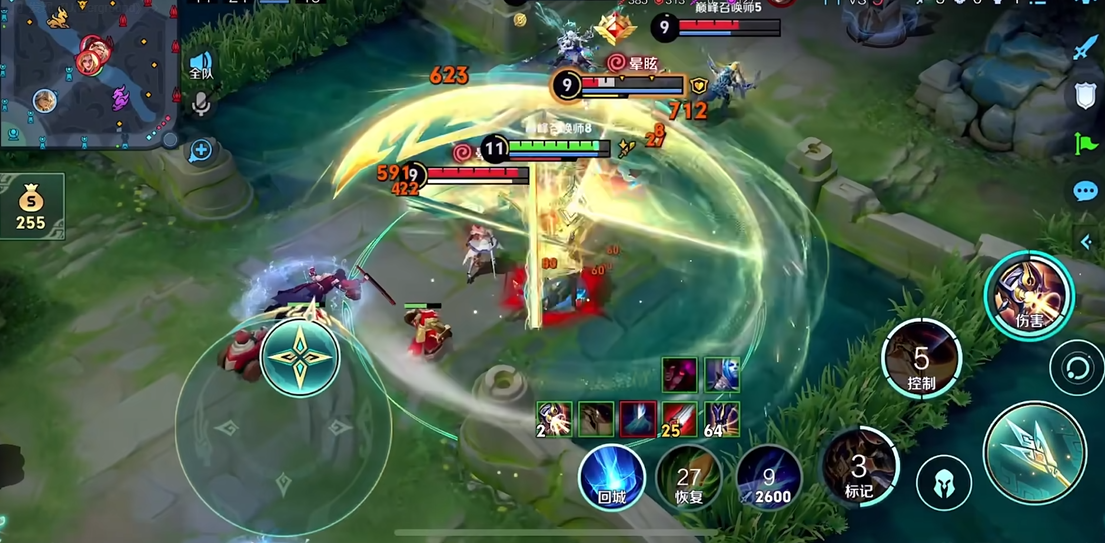1105x543 pixels.
Task: Tap the virtual movement joystick center
Action: click(299, 358)
